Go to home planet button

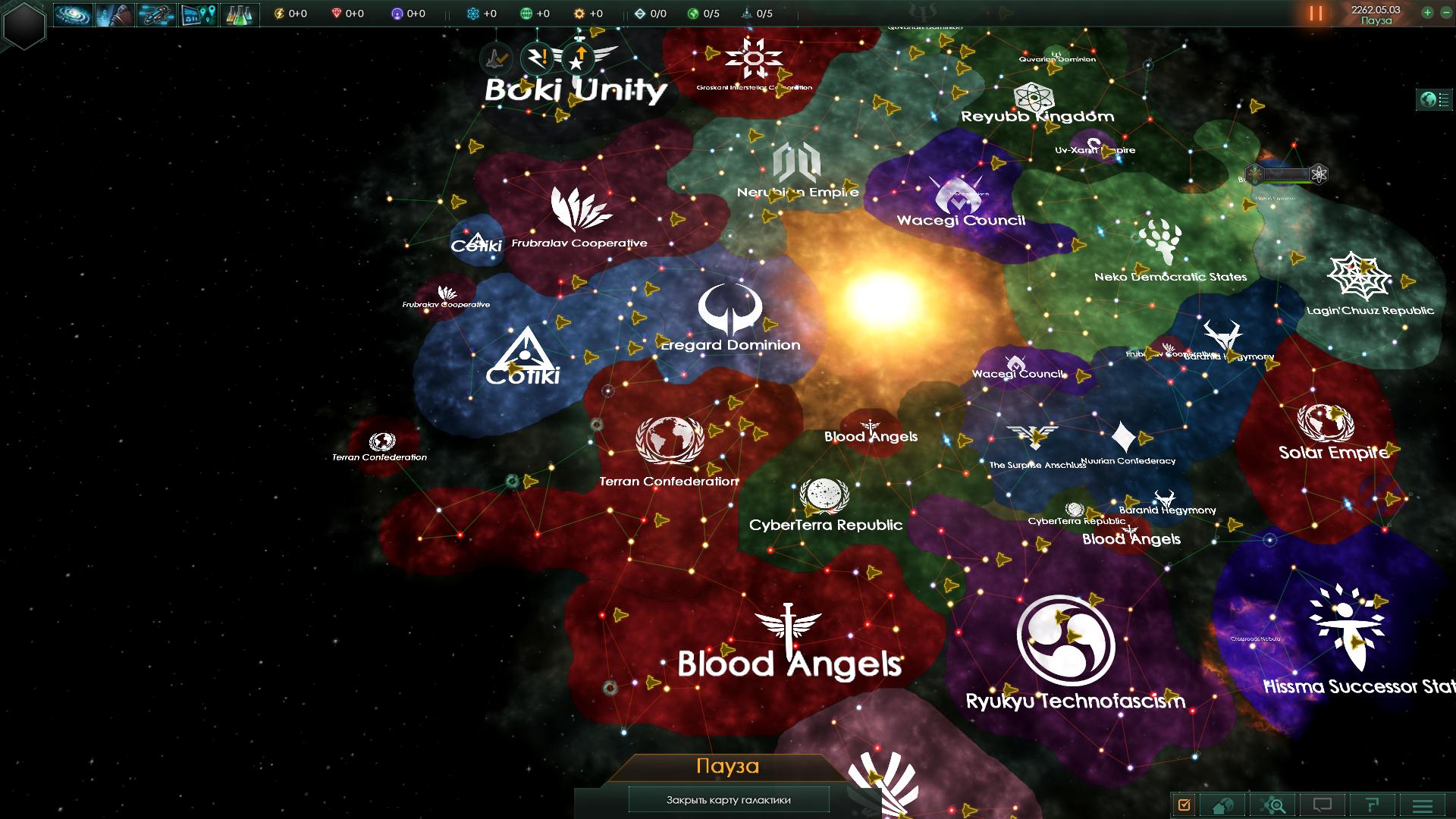[x=1223, y=805]
